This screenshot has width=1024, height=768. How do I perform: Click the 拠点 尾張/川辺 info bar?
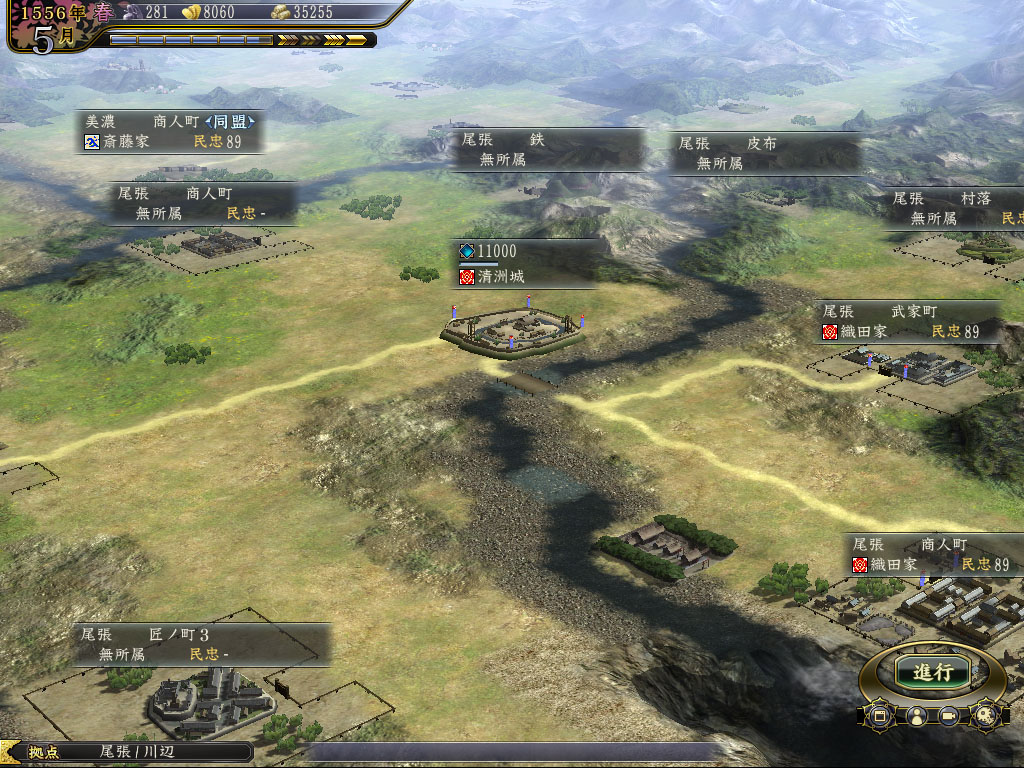[x=126, y=752]
